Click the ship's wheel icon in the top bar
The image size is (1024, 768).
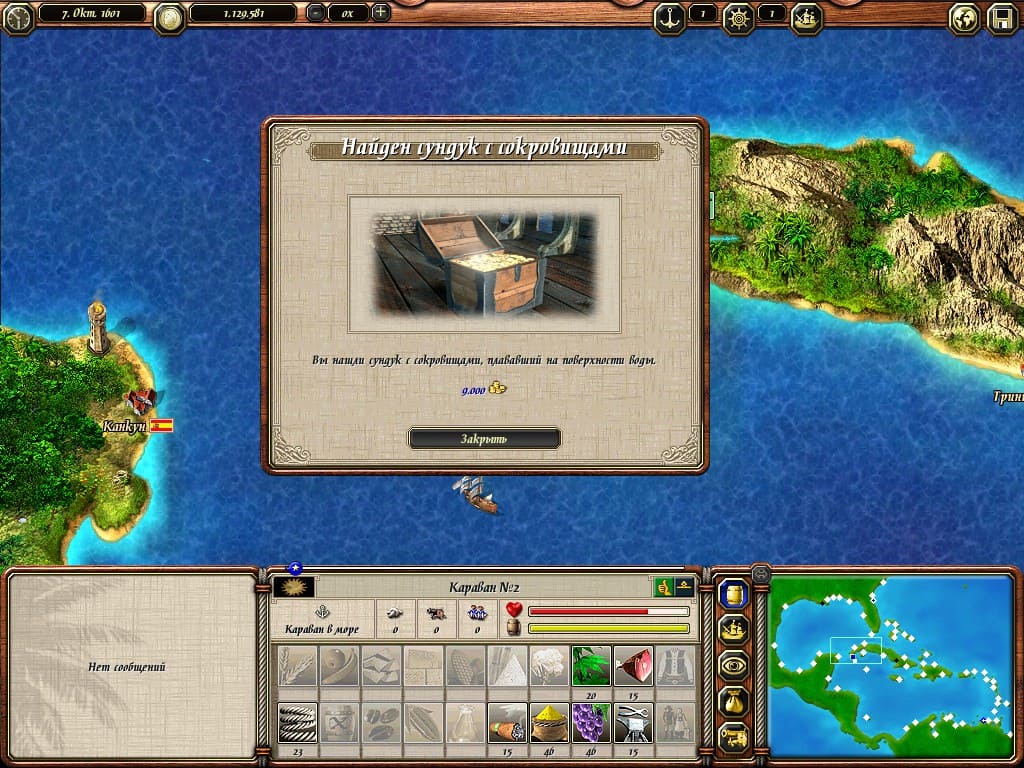[739, 16]
